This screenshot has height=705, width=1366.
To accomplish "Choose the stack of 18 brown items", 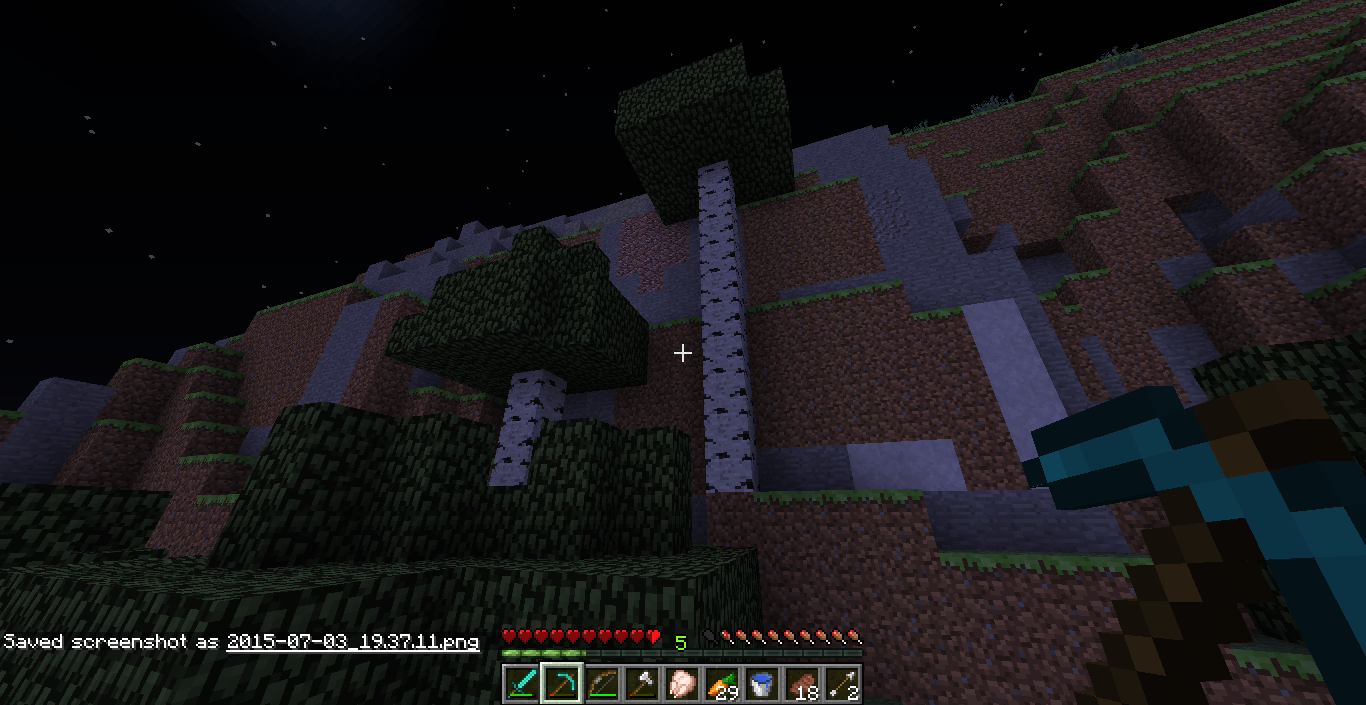I will (x=801, y=684).
